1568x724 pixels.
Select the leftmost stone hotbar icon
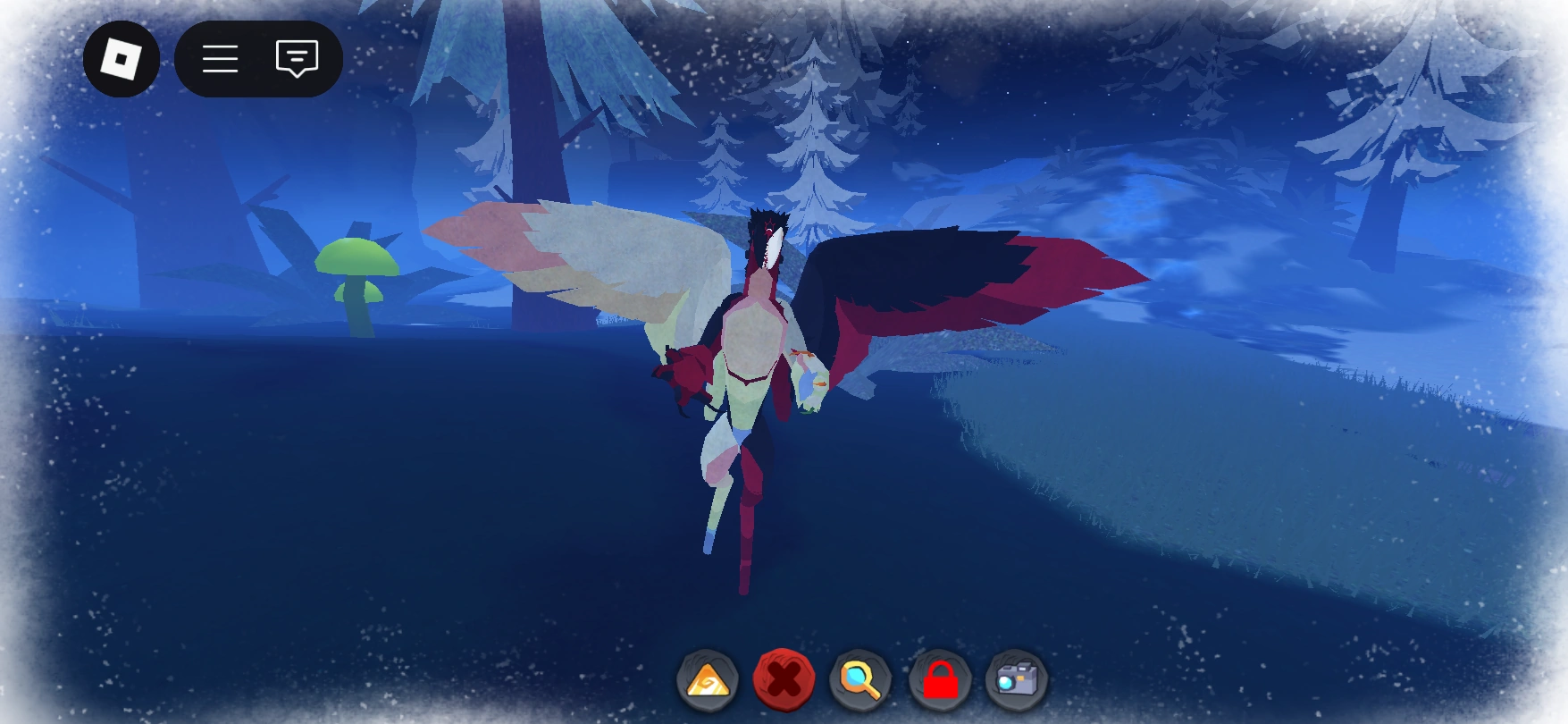[x=707, y=680]
